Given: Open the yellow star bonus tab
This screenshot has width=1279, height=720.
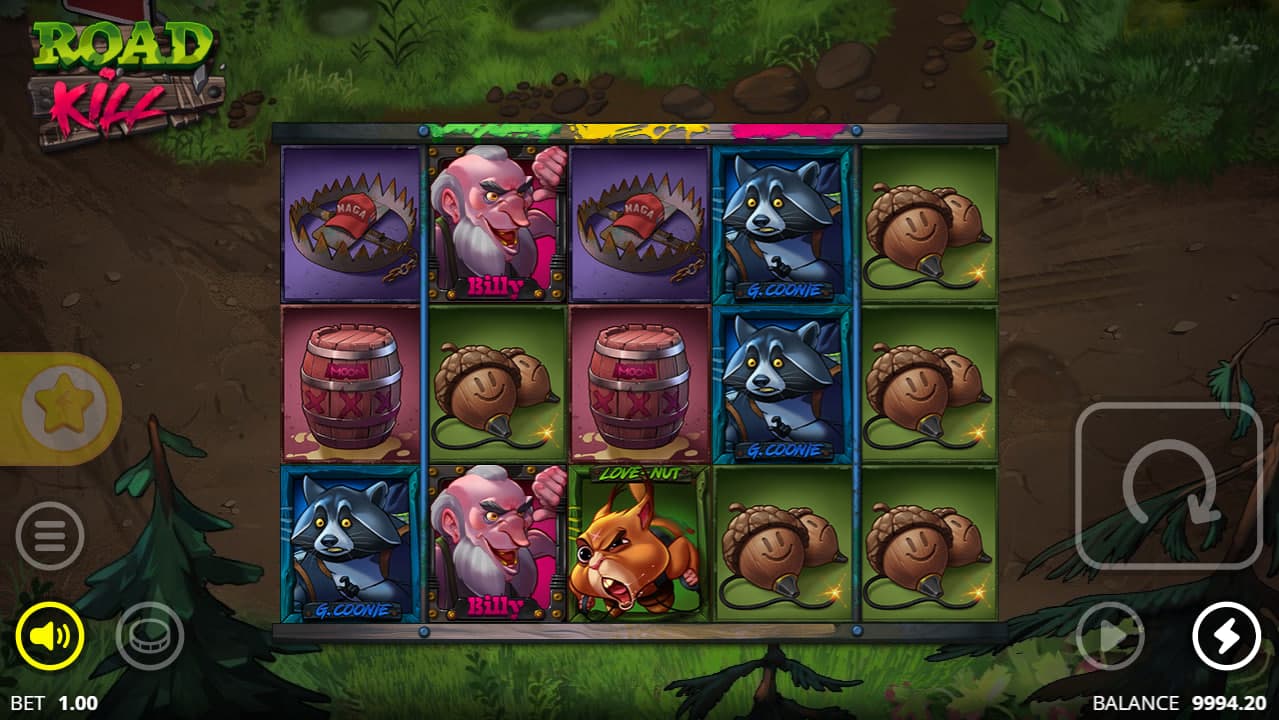Looking at the screenshot, I should pyautogui.click(x=60, y=408).
